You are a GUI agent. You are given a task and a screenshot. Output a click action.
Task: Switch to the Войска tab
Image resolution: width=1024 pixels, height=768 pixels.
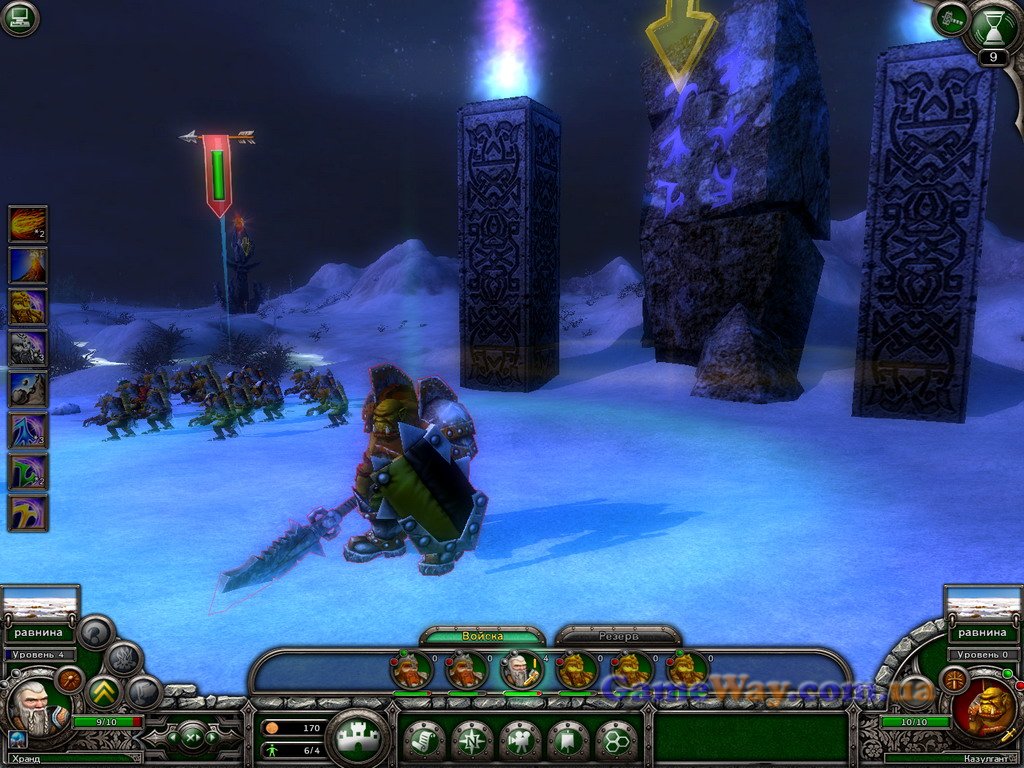[482, 636]
